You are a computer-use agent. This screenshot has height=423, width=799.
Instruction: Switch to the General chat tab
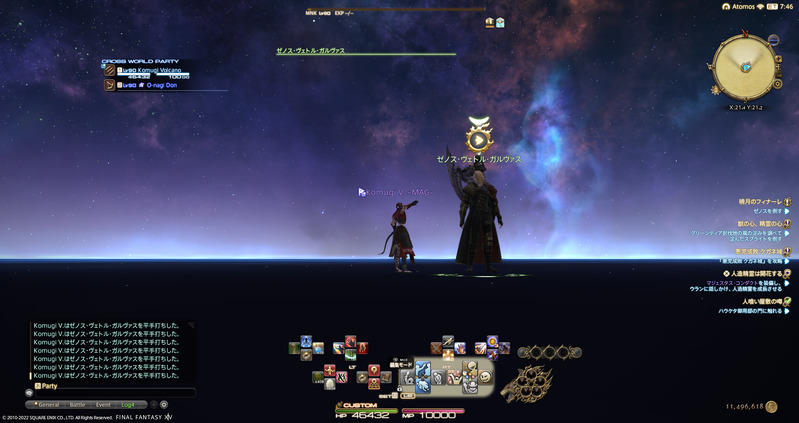tap(50, 404)
